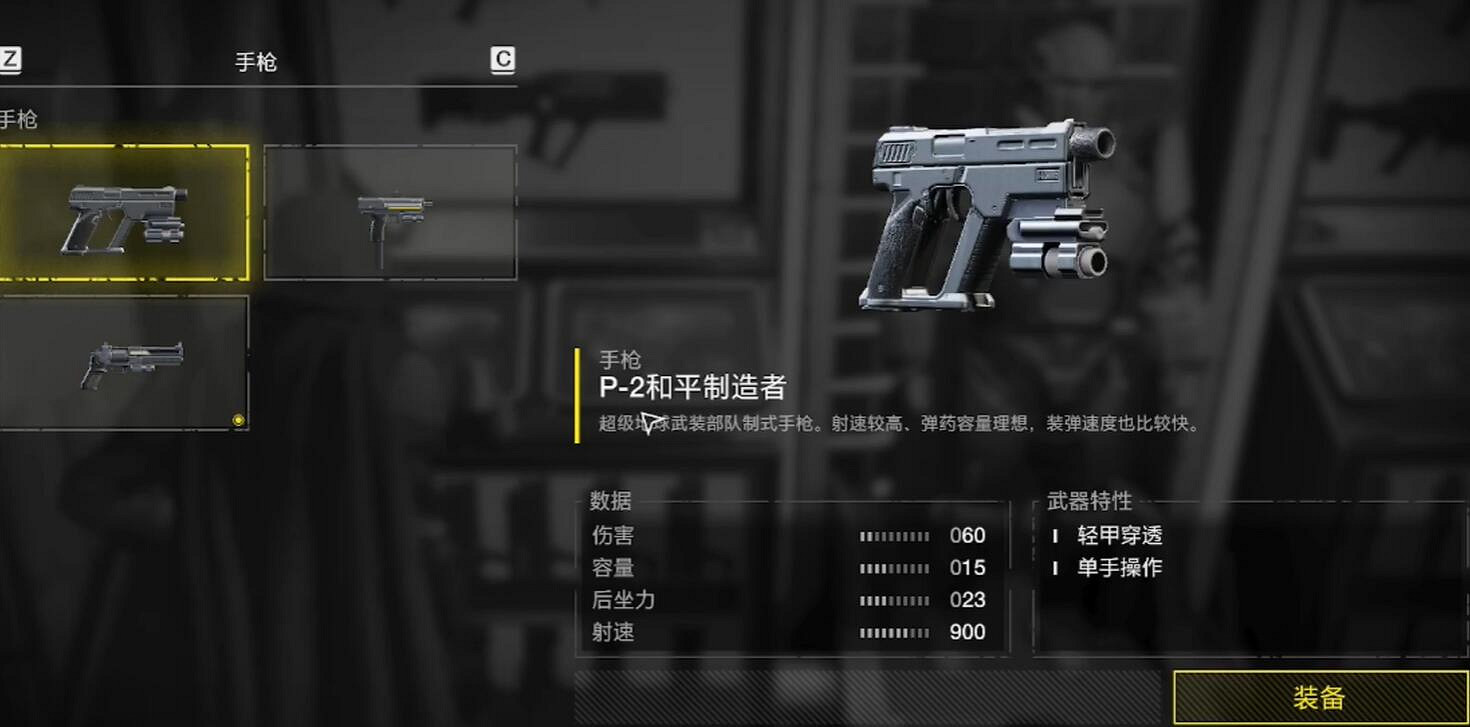Select the machine pistol weapon thumbnail
This screenshot has width=1470, height=727.
pyautogui.click(x=390, y=210)
